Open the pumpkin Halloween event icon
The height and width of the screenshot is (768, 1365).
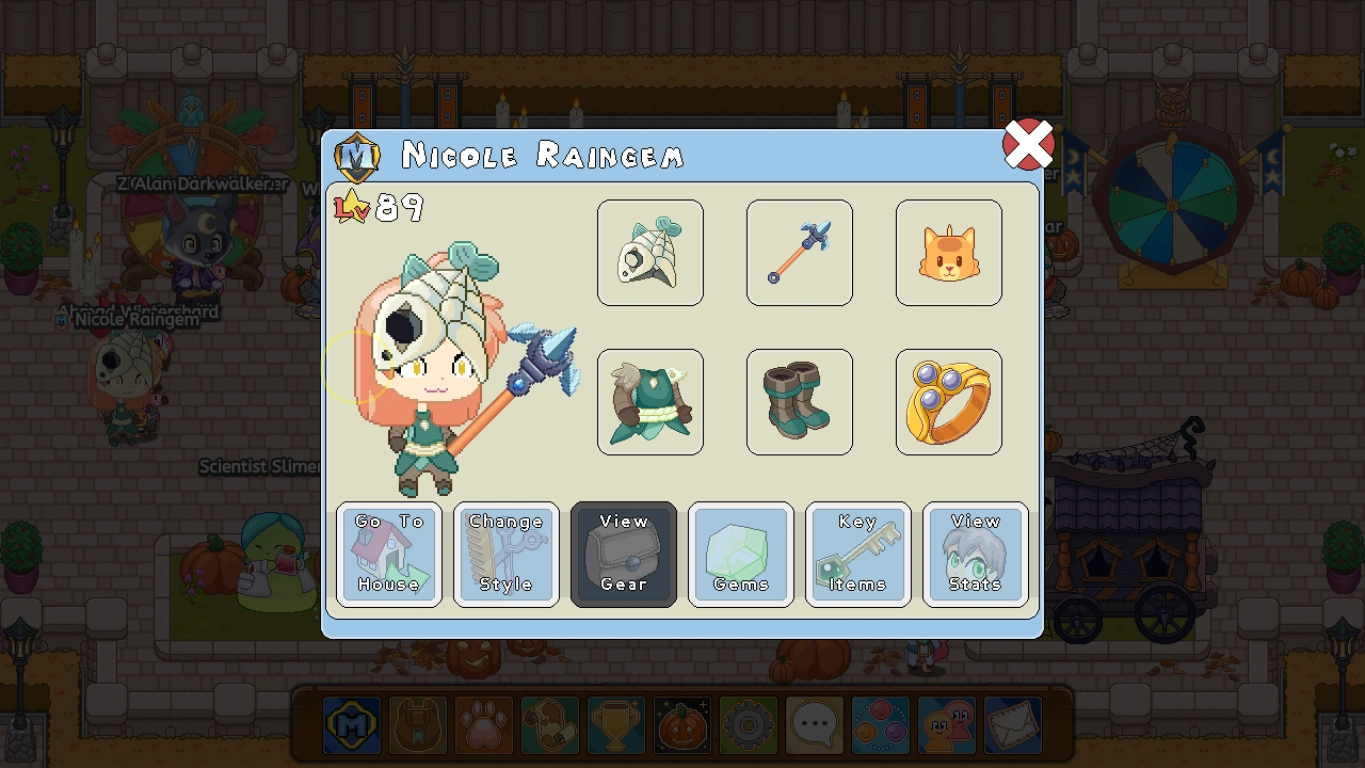(681, 725)
